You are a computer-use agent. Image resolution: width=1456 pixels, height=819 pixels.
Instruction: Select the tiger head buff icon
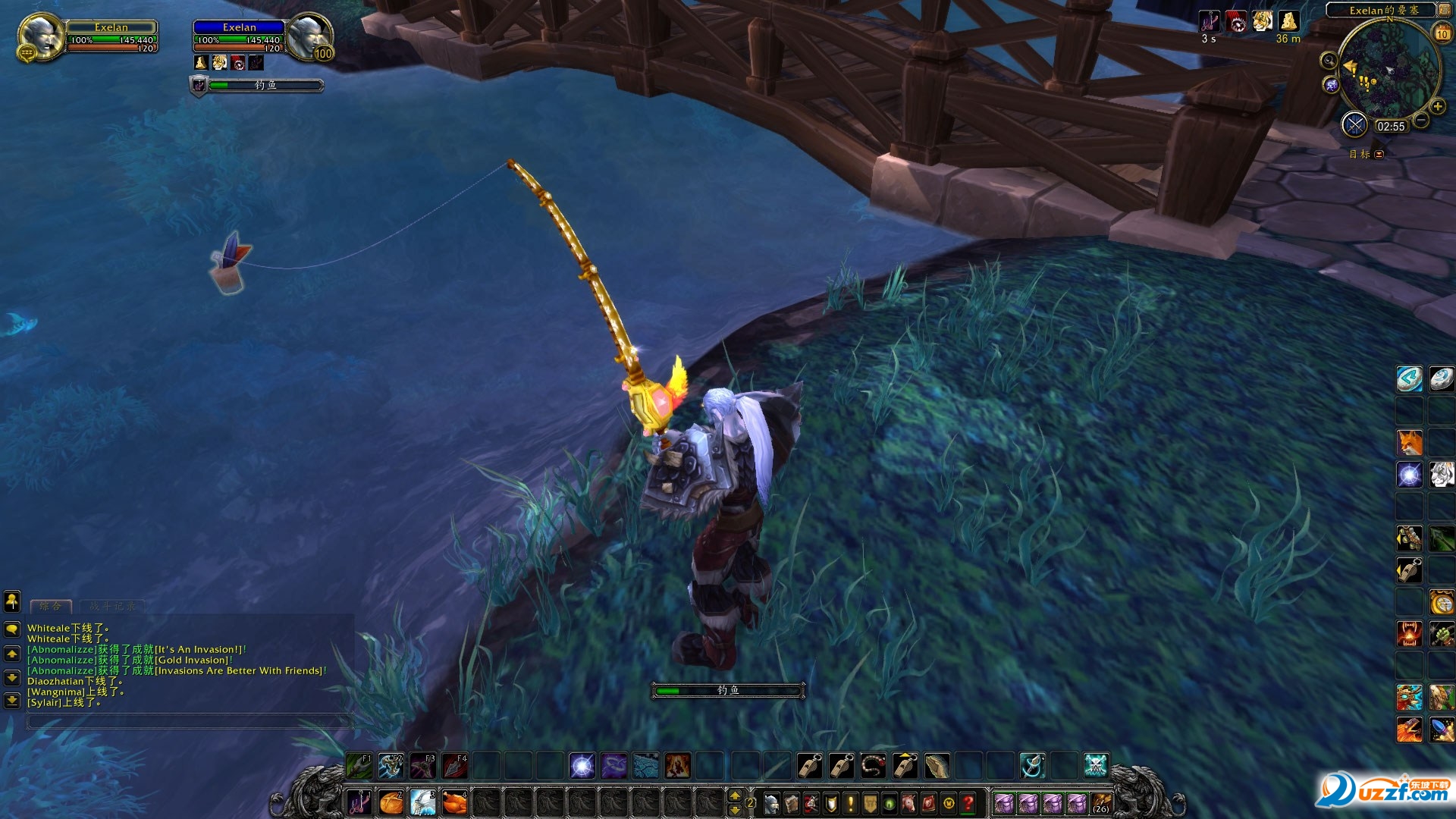pos(1262,20)
